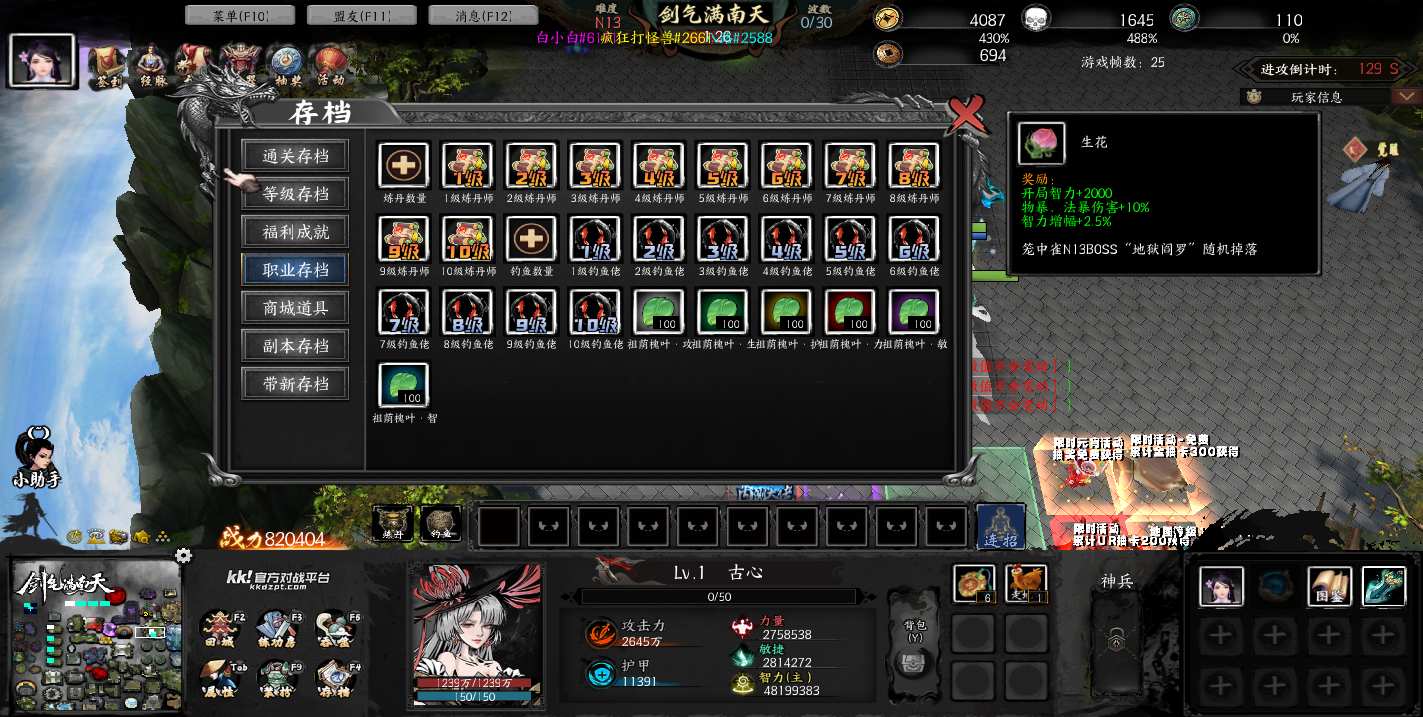Activate the 连招 combo skill button

1000,526
